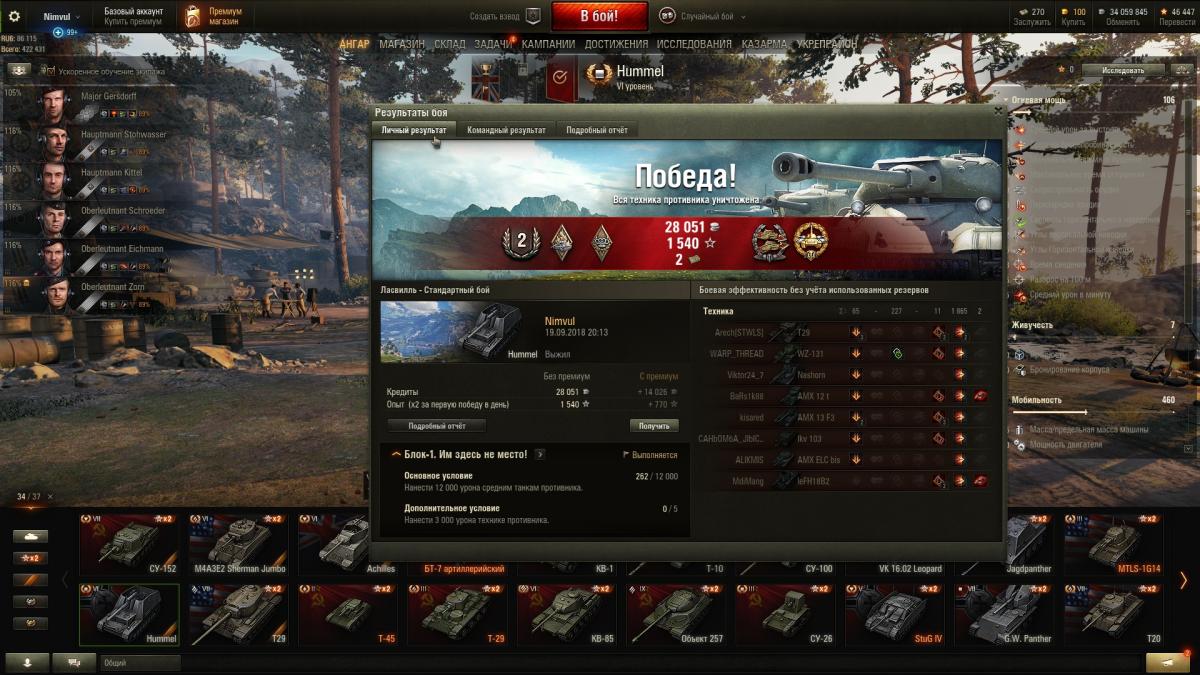Select the G.W. Panther vehicle

point(1003,614)
